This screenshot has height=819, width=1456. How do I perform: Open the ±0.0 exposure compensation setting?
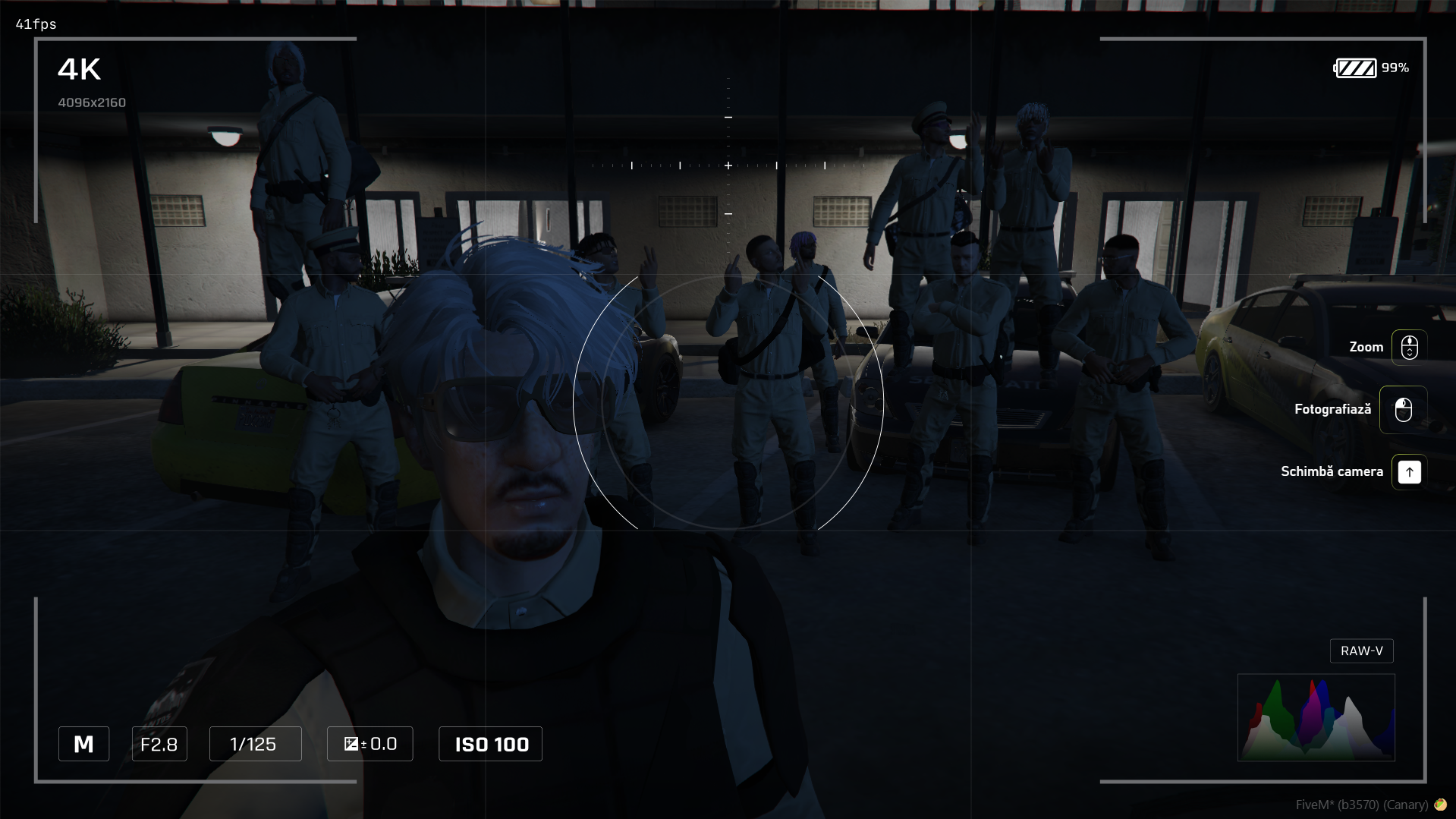[x=370, y=744]
